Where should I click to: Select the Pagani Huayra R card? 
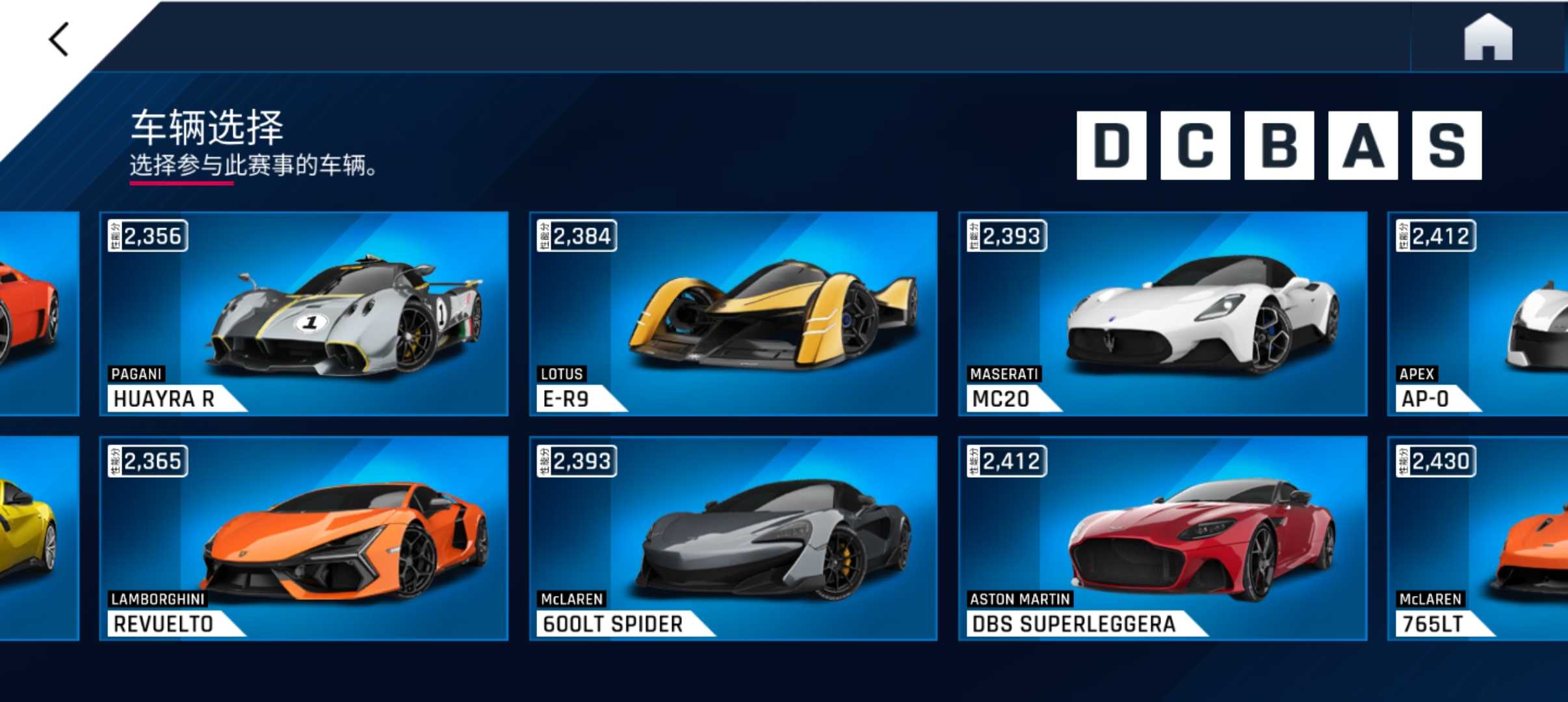[304, 313]
